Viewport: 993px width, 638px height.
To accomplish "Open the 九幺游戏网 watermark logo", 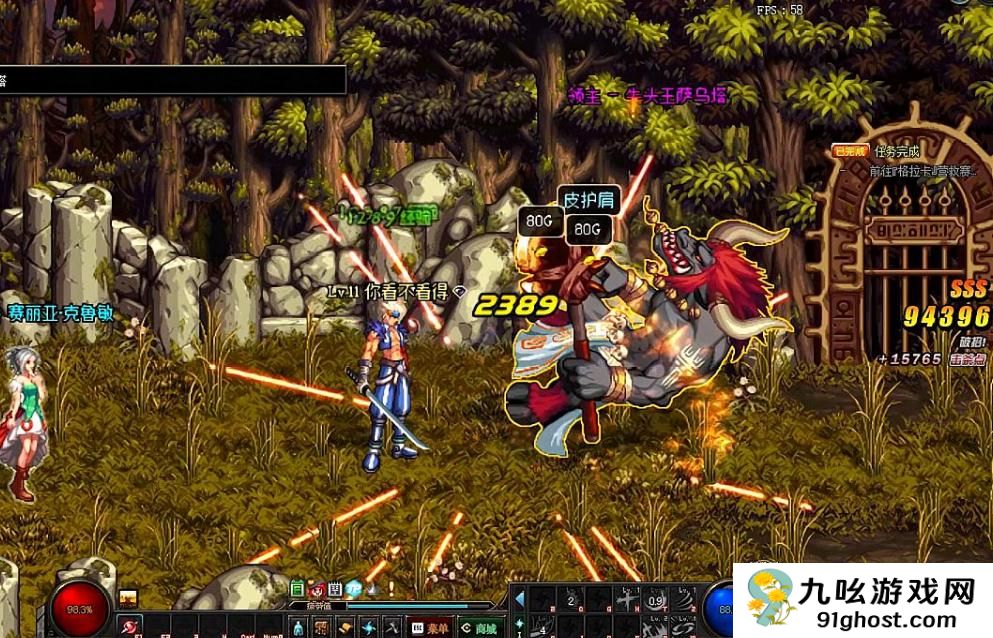I will pos(863,600).
